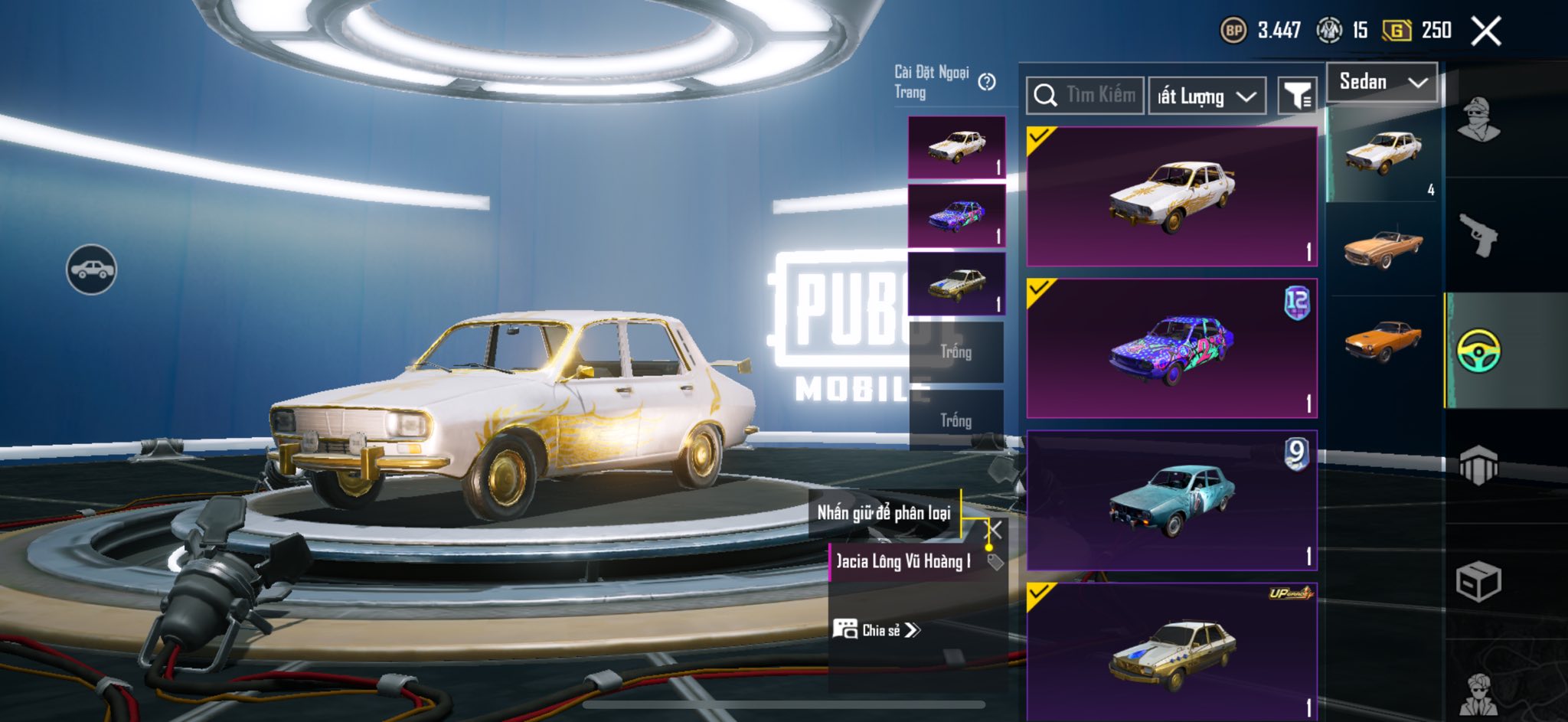Close the vehicle inventory screen
This screenshot has width=1568, height=722.
point(1486,31)
